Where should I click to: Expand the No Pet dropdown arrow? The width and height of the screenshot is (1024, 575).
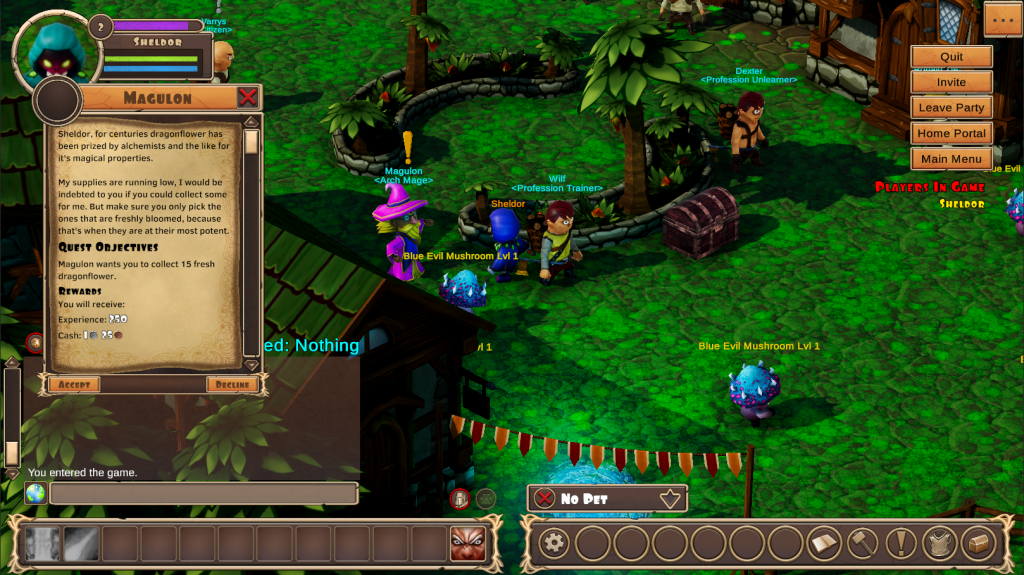coord(669,498)
